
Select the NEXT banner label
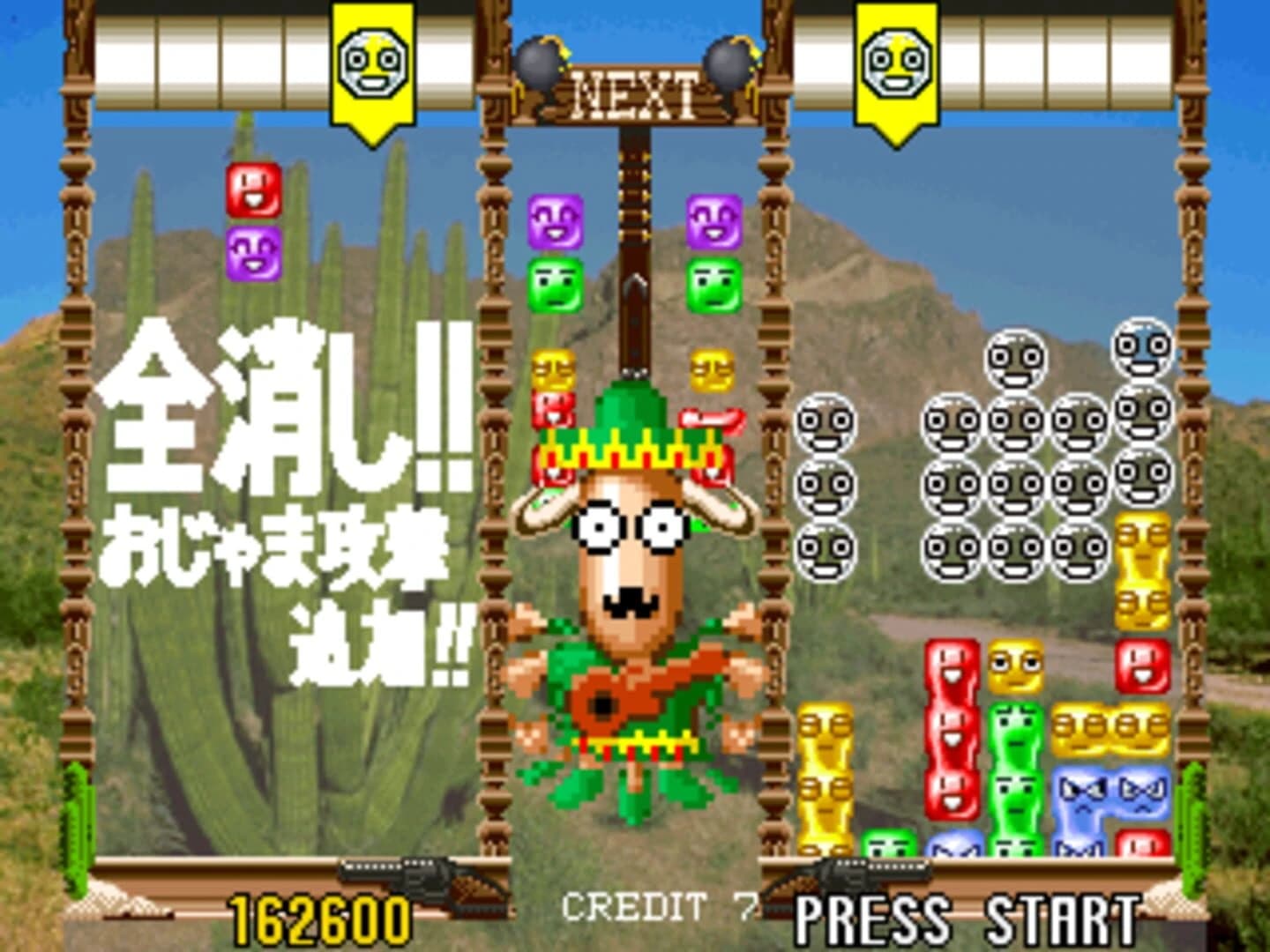pos(637,93)
